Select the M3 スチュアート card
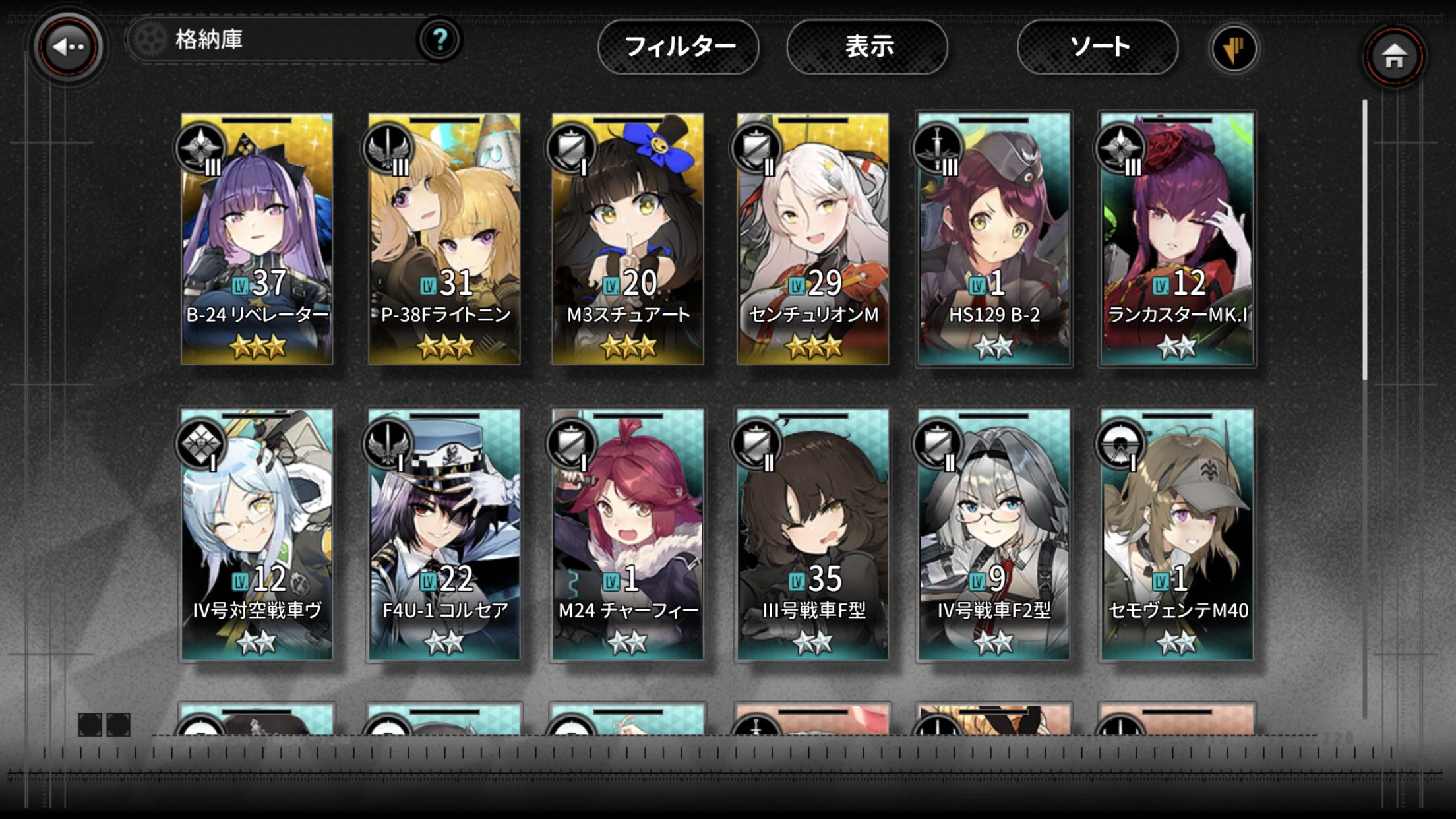 (628, 239)
